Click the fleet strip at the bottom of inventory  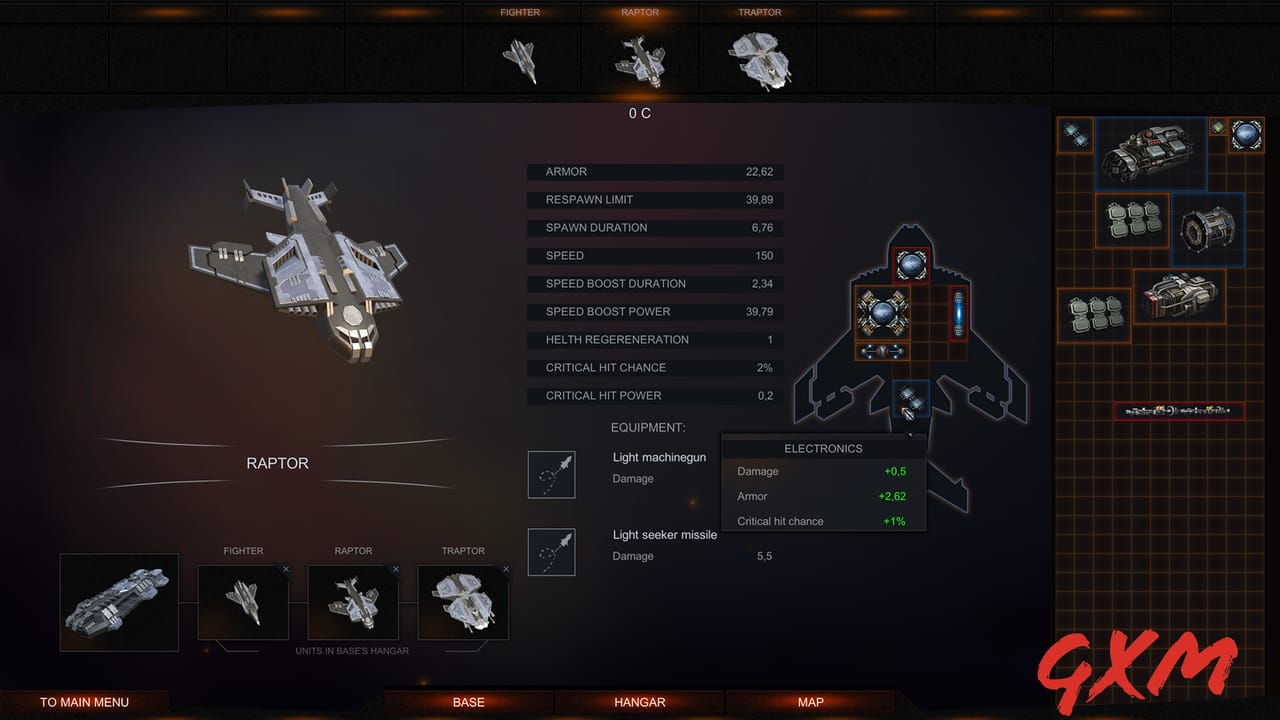click(x=1178, y=410)
